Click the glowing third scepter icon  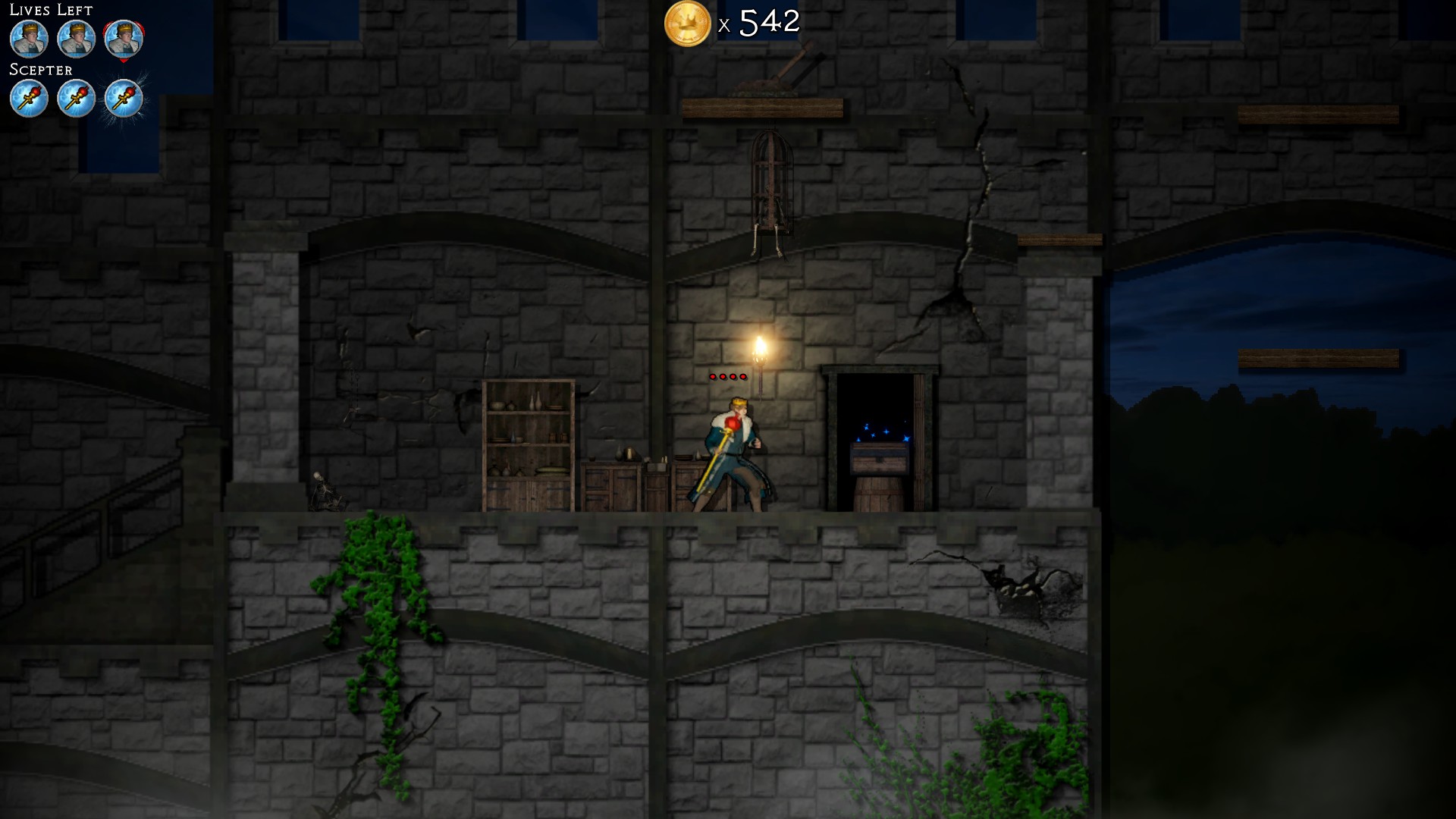(124, 98)
